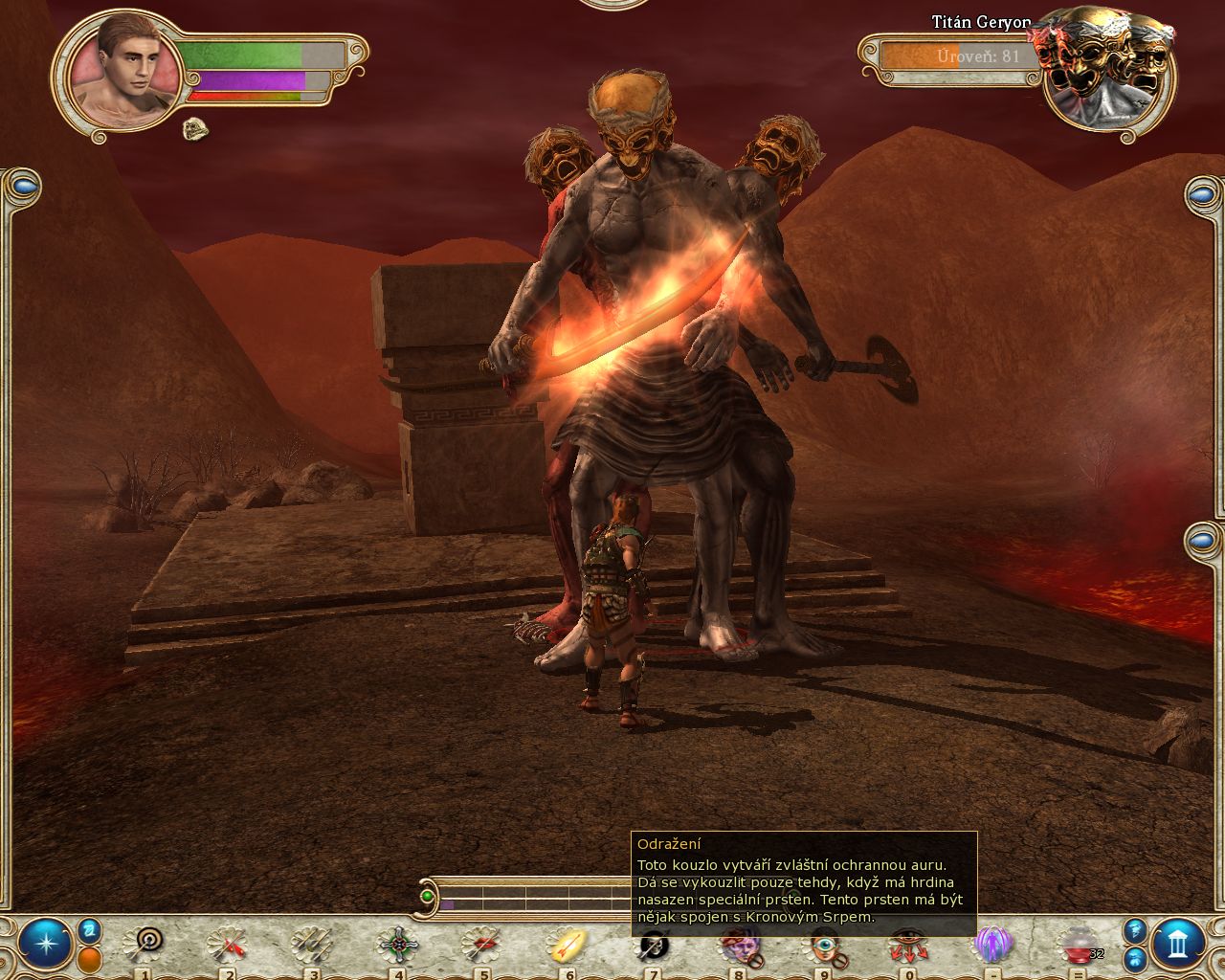Toggle the small blue rune orb

[x=90, y=929]
